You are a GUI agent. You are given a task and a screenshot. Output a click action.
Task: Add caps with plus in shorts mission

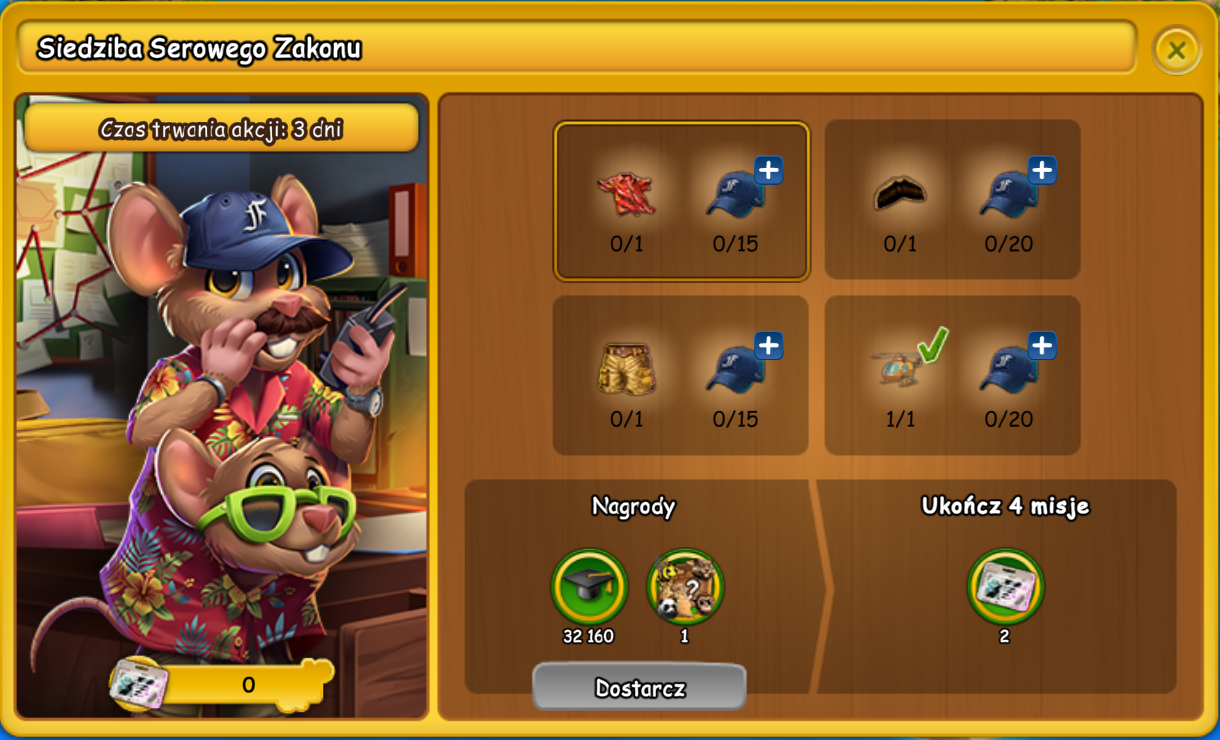[x=768, y=346]
